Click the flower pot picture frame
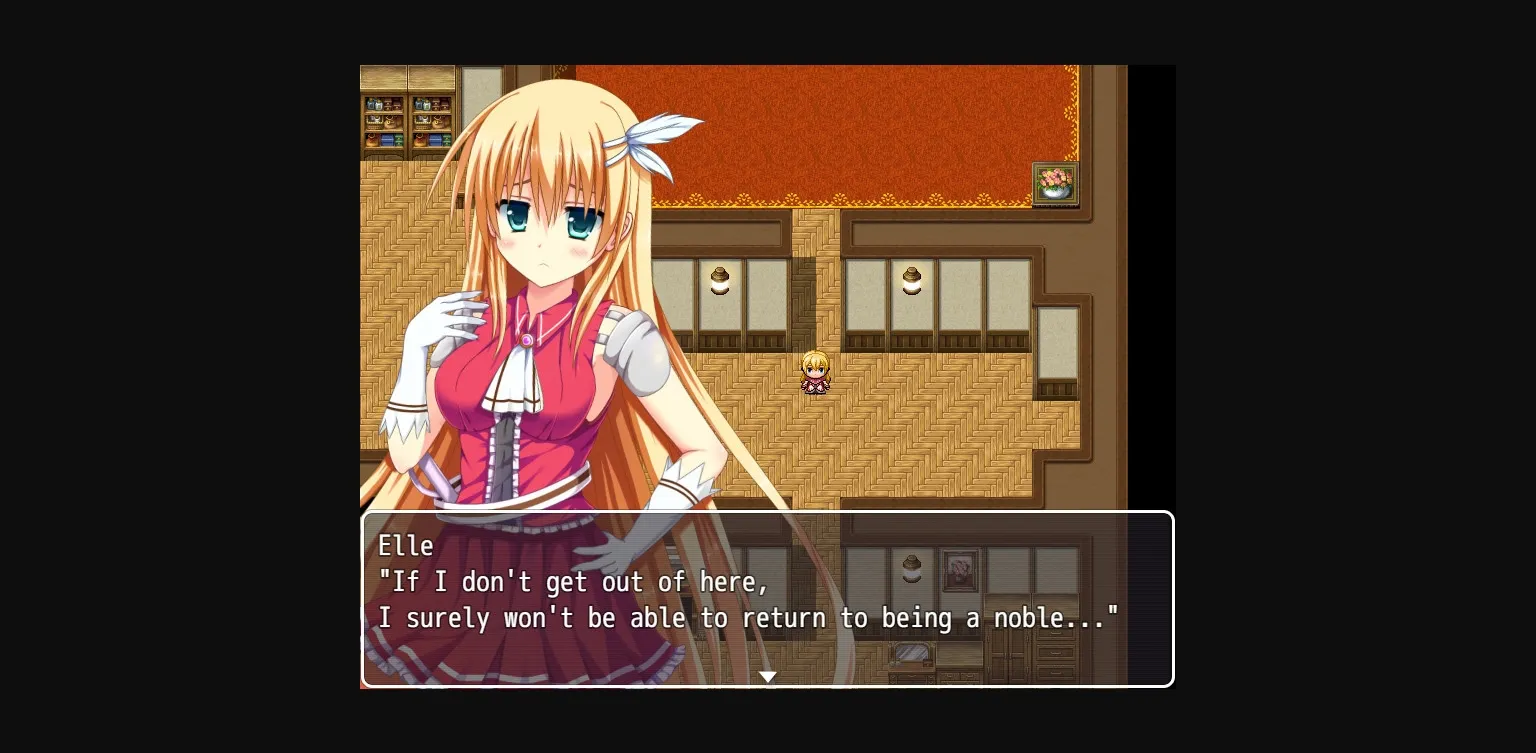Screen dimensions: 1536x753 pyautogui.click(x=1056, y=183)
